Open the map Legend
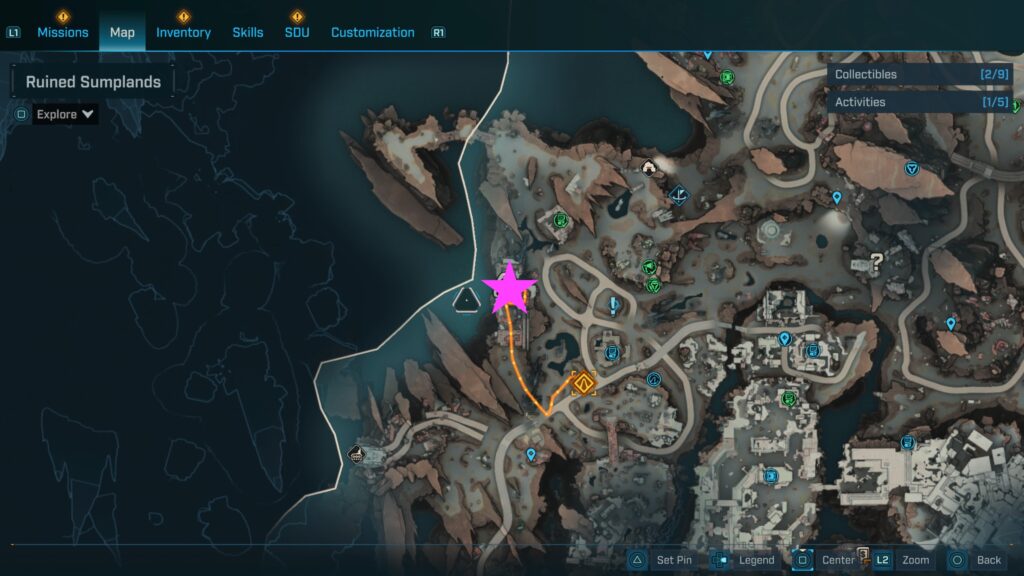This screenshot has height=576, width=1024. [744, 560]
